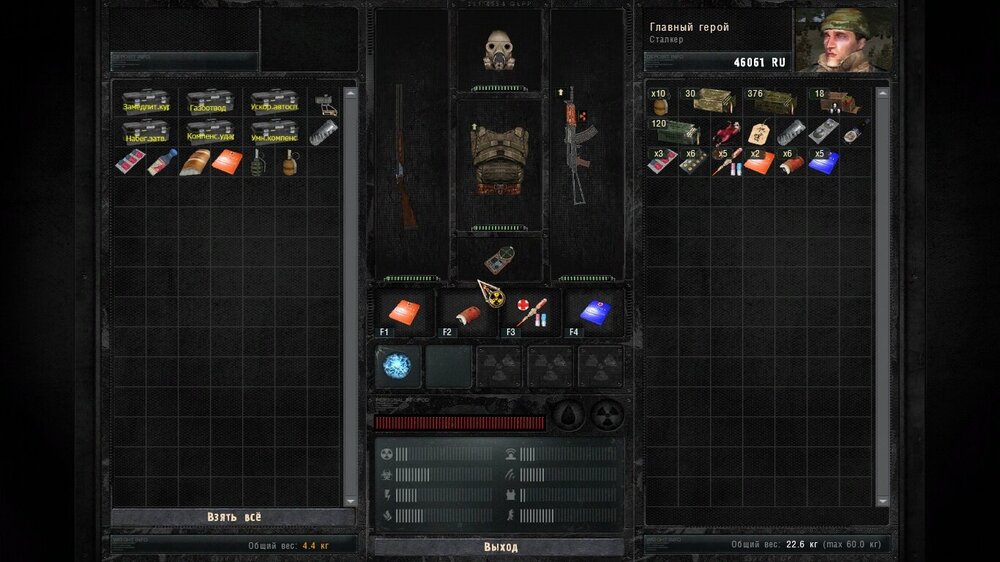Viewport: 1000px width, 562px height.
Task: Take the "Компенс.удак" toolbox item
Action: [209, 132]
